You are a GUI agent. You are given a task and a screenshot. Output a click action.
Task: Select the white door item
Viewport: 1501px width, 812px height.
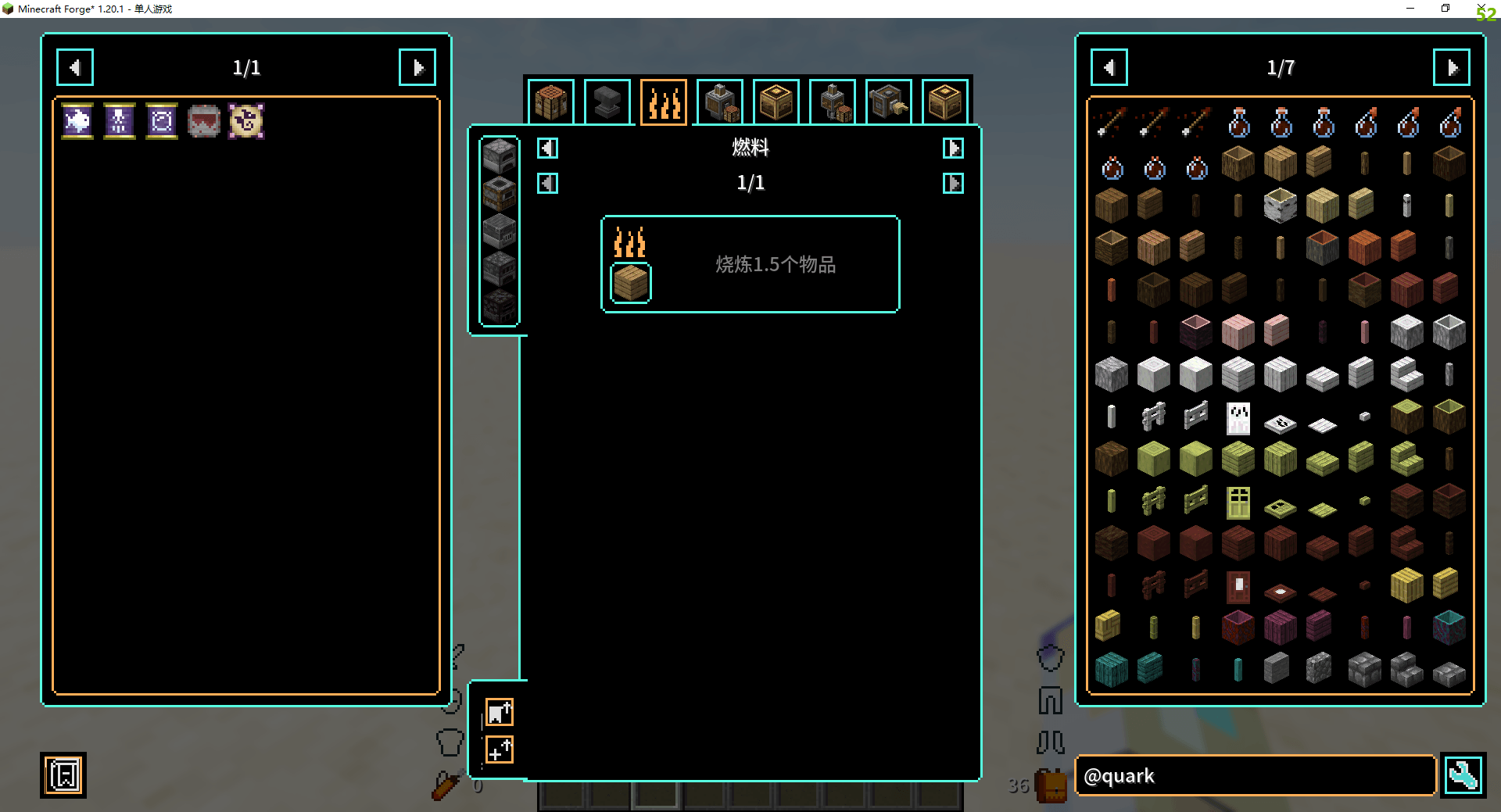pos(1238,418)
